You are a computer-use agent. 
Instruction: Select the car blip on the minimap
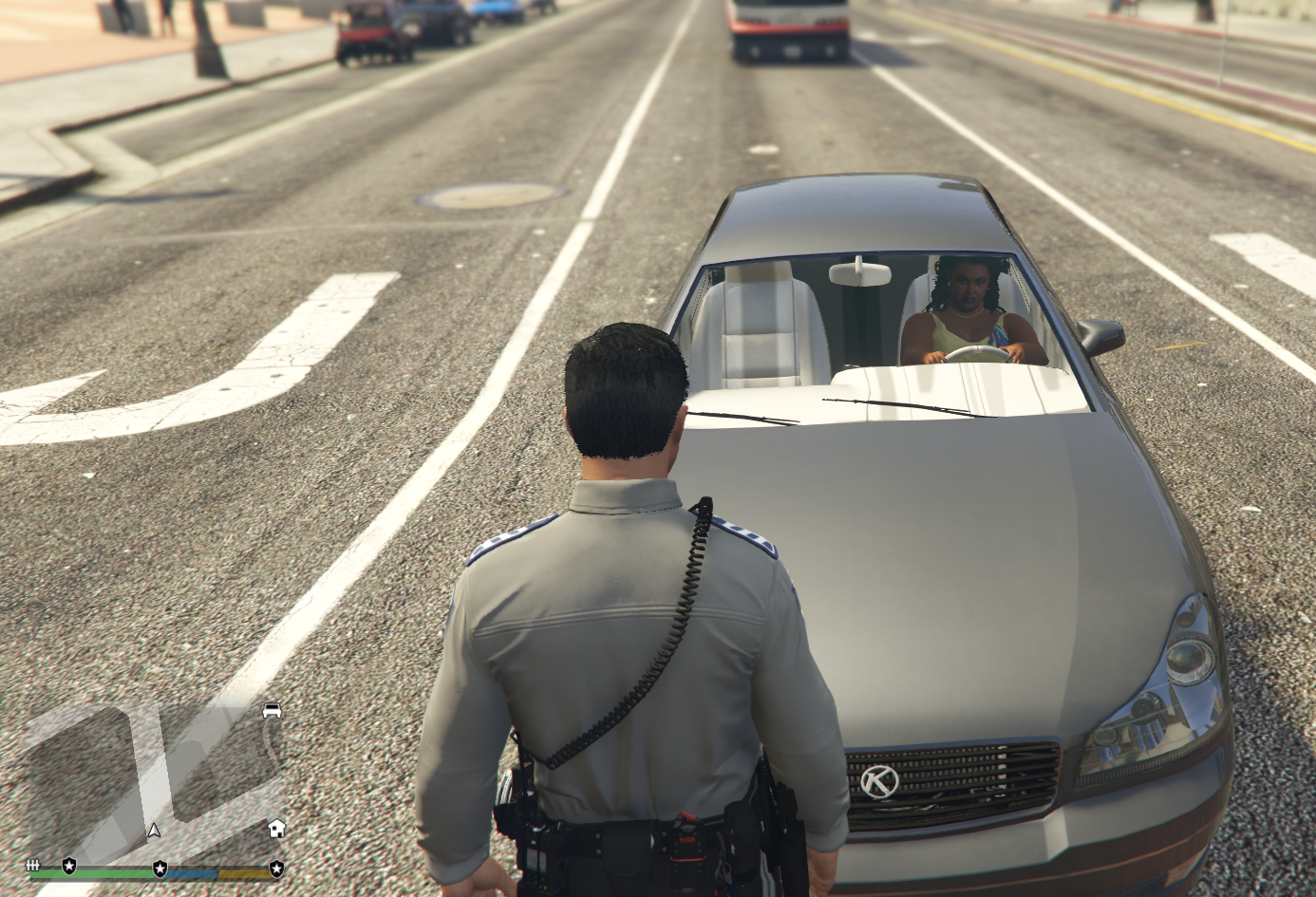273,710
